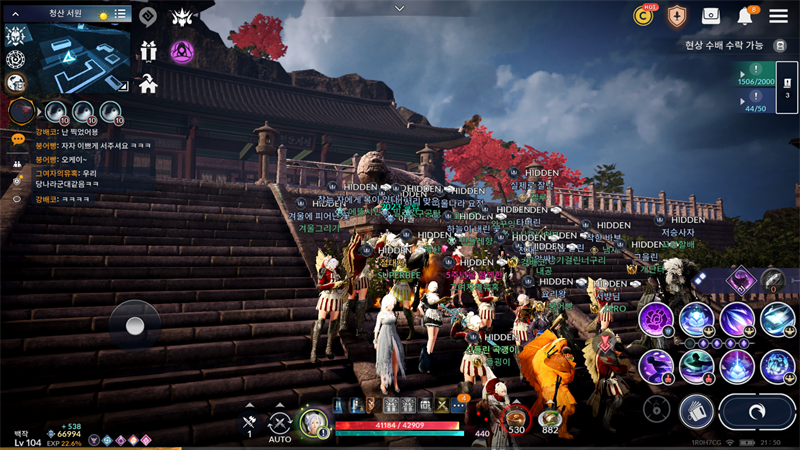Tap the large basic attack button

[x=755, y=410]
